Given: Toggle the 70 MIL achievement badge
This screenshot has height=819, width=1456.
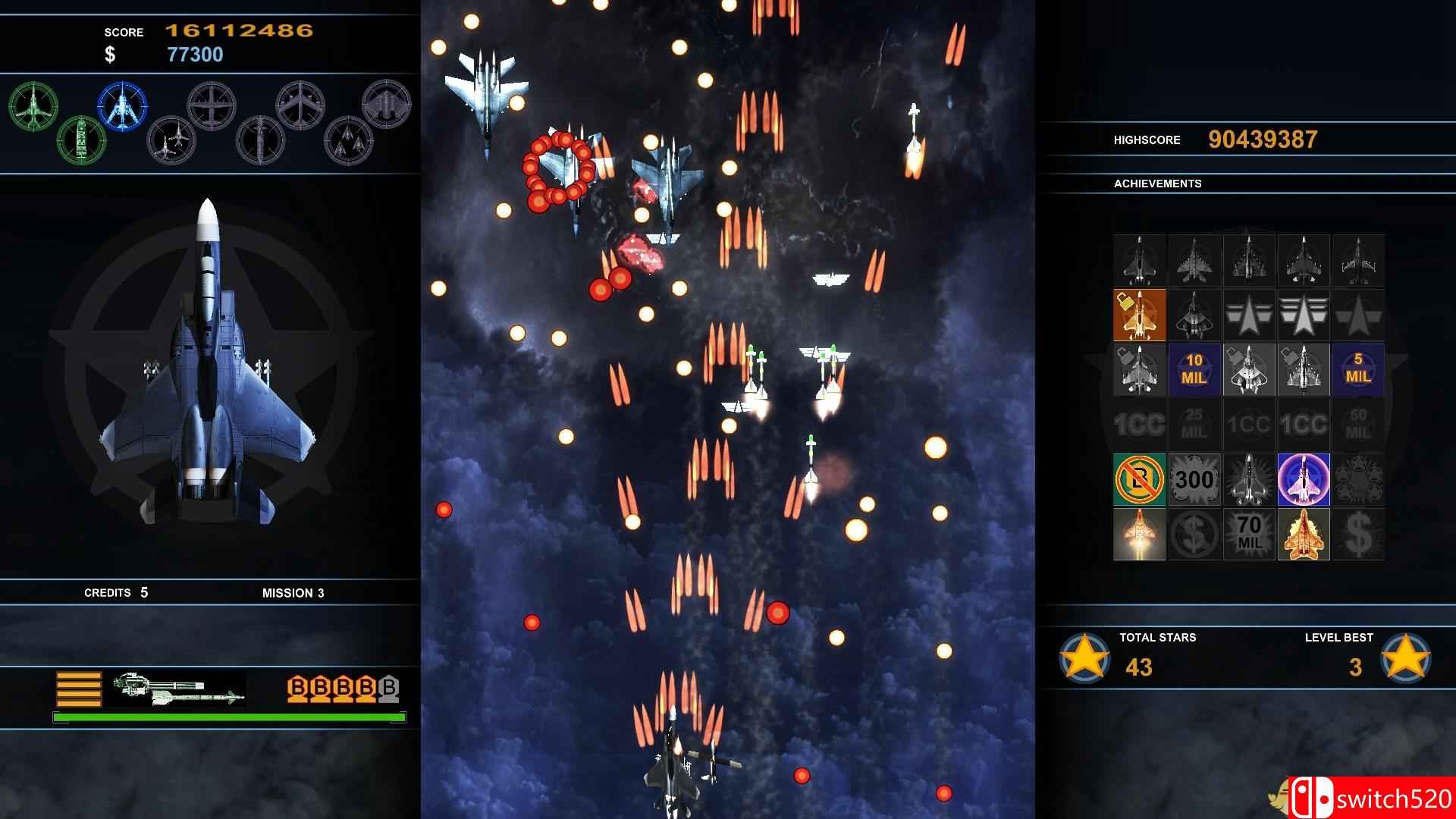Looking at the screenshot, I should click(1248, 535).
